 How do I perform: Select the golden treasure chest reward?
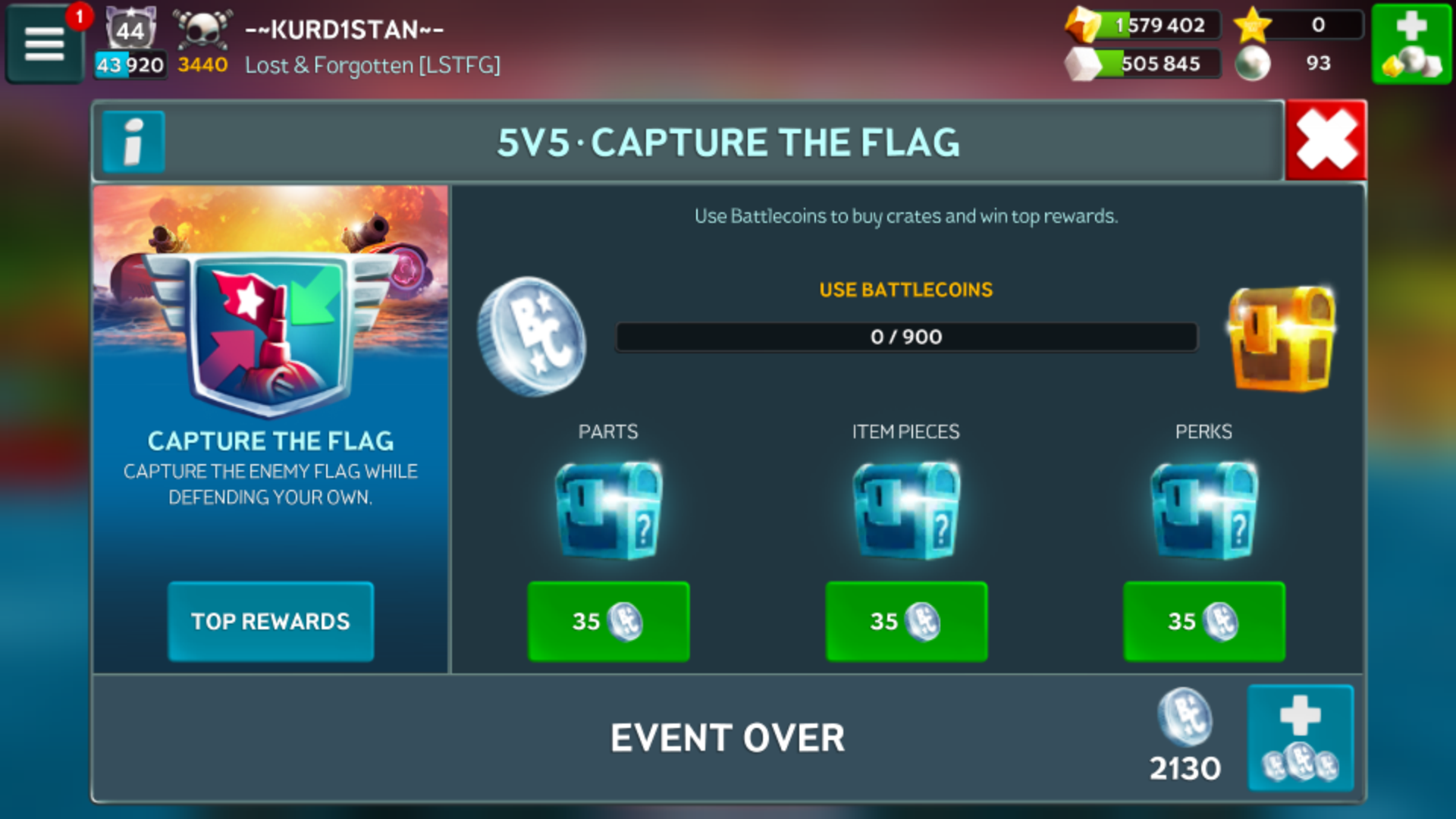pos(1281,338)
